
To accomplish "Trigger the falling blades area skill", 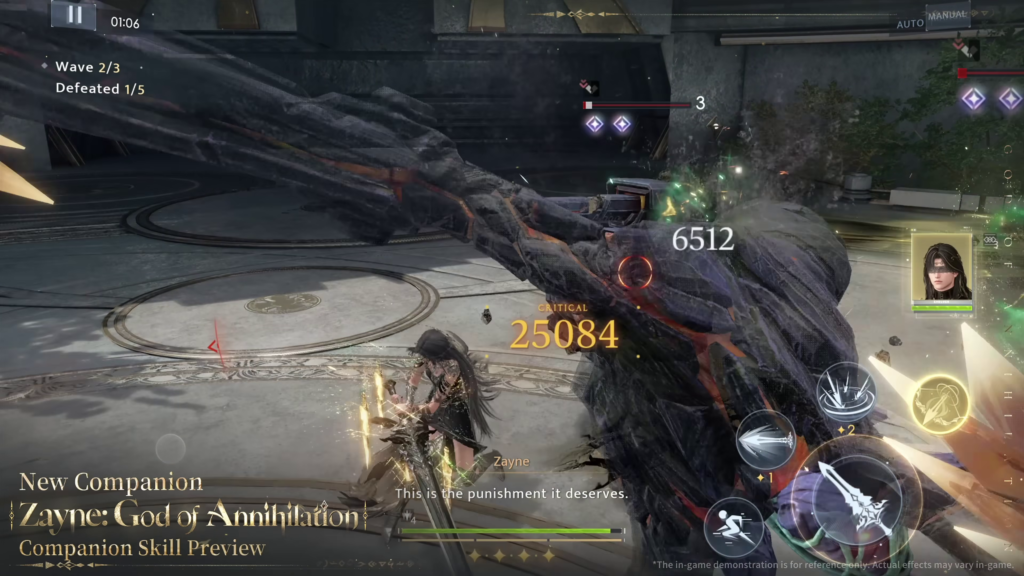I will (846, 390).
